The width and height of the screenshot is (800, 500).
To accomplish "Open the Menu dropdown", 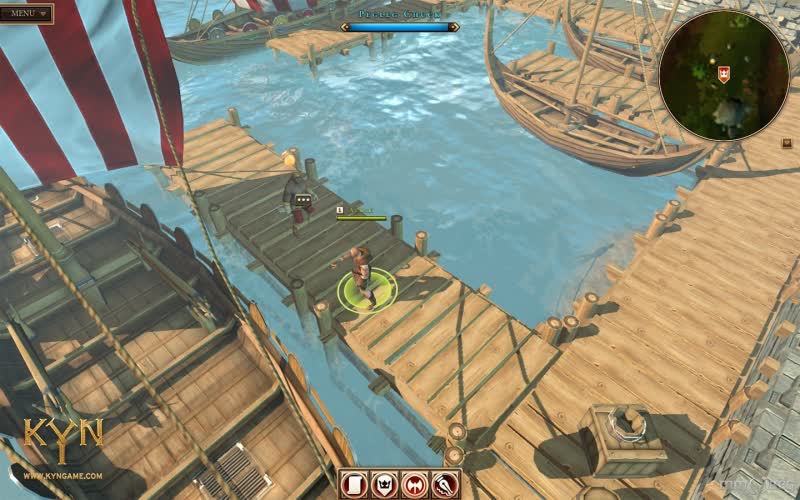I will (27, 14).
